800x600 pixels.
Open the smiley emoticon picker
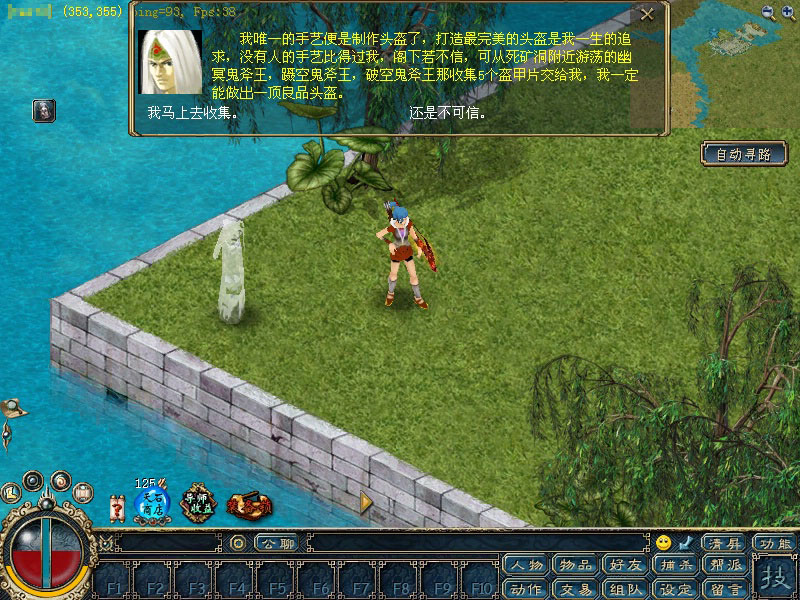pyautogui.click(x=663, y=543)
